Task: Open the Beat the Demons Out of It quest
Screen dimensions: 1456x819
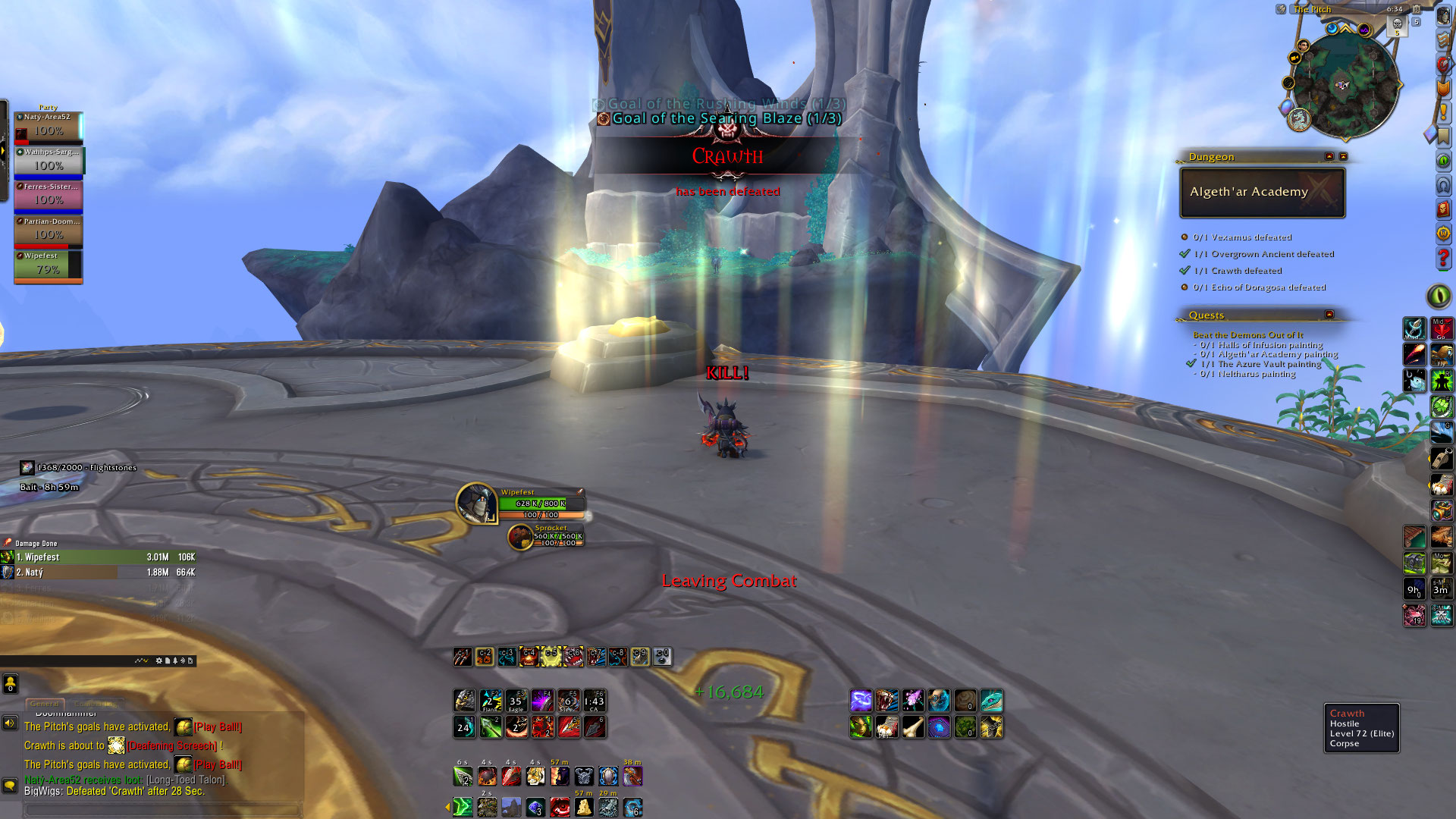Action: pos(1247,334)
